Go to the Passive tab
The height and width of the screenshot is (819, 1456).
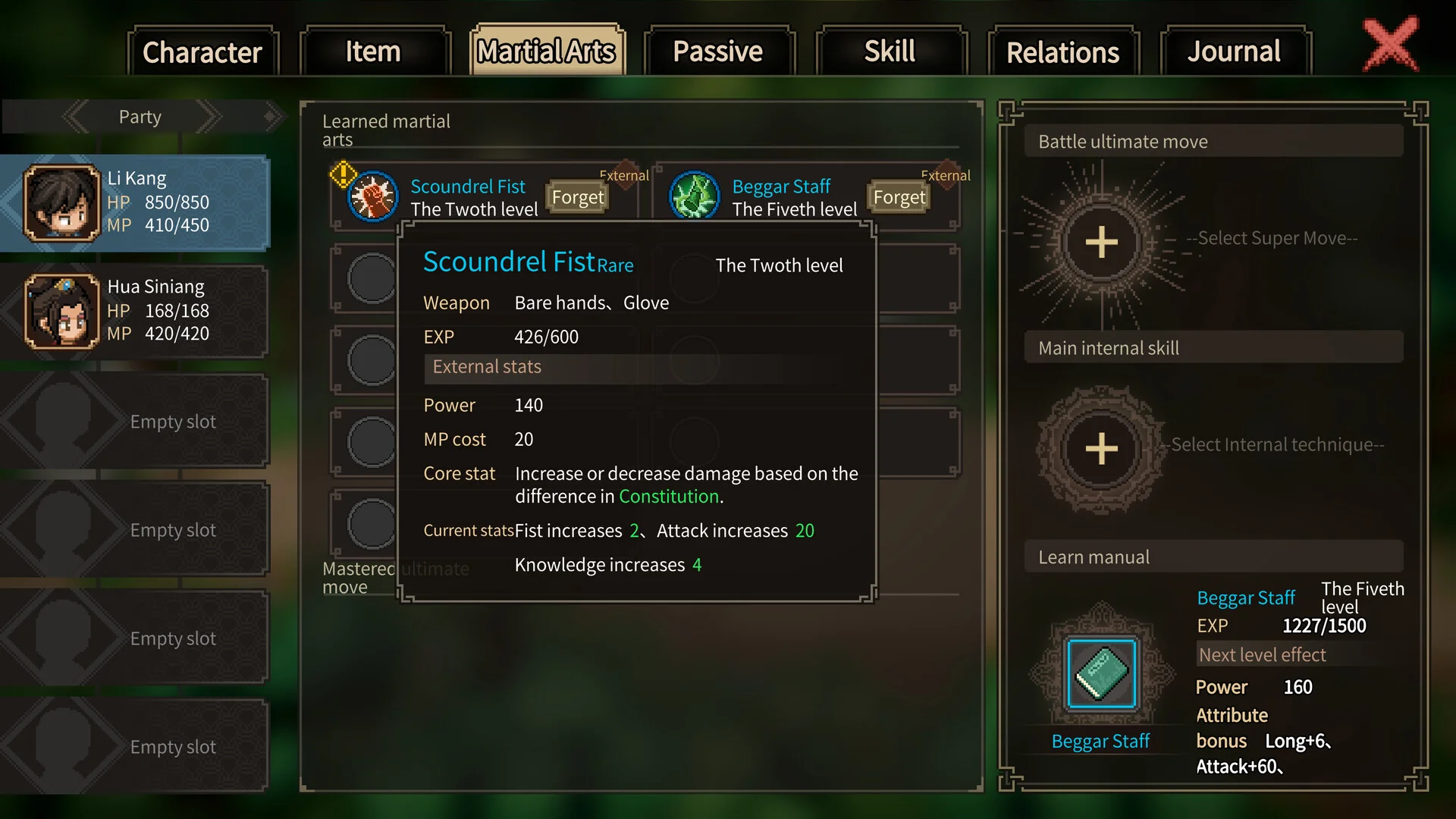click(x=718, y=52)
